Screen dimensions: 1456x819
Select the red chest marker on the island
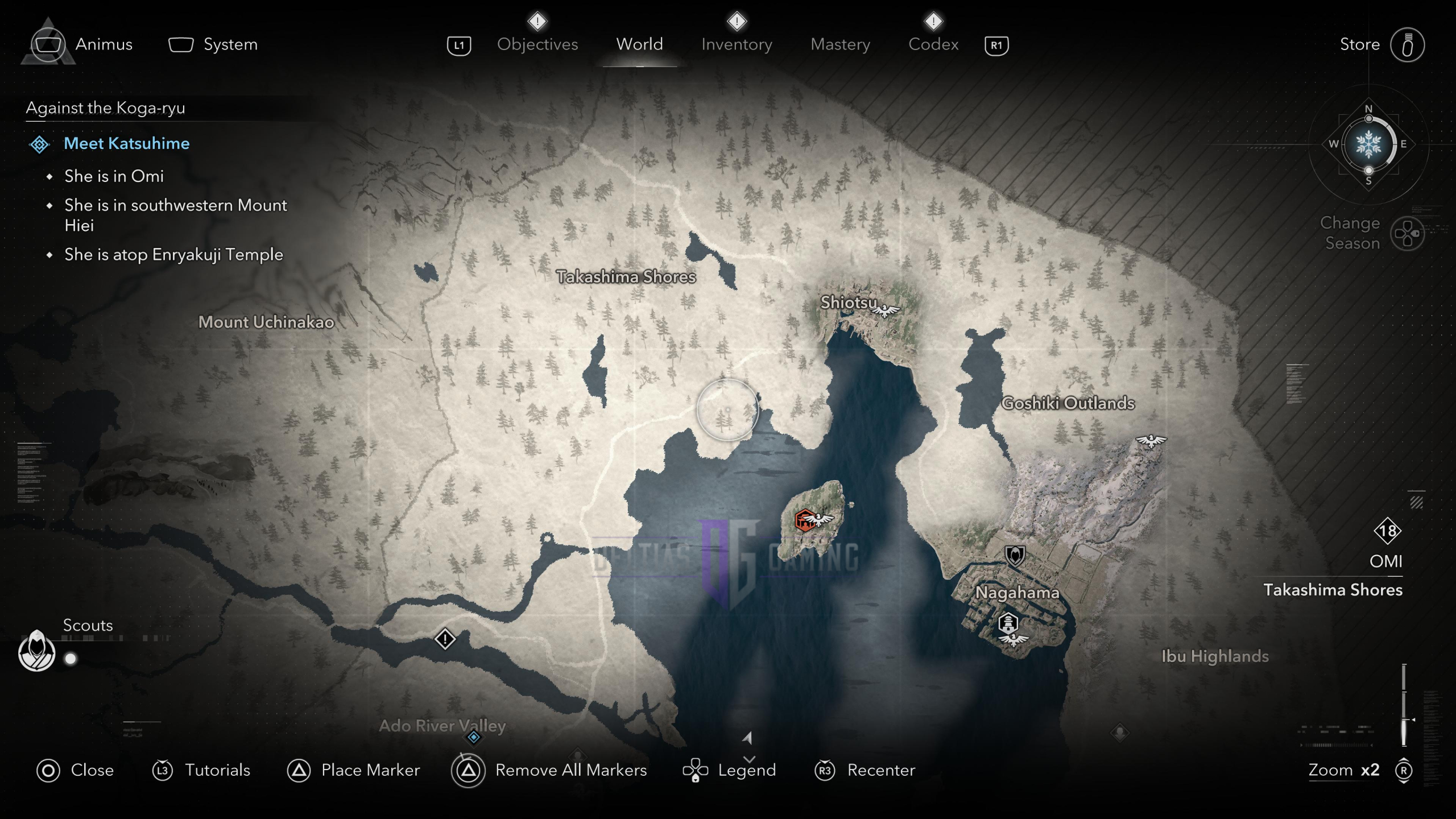tap(804, 520)
